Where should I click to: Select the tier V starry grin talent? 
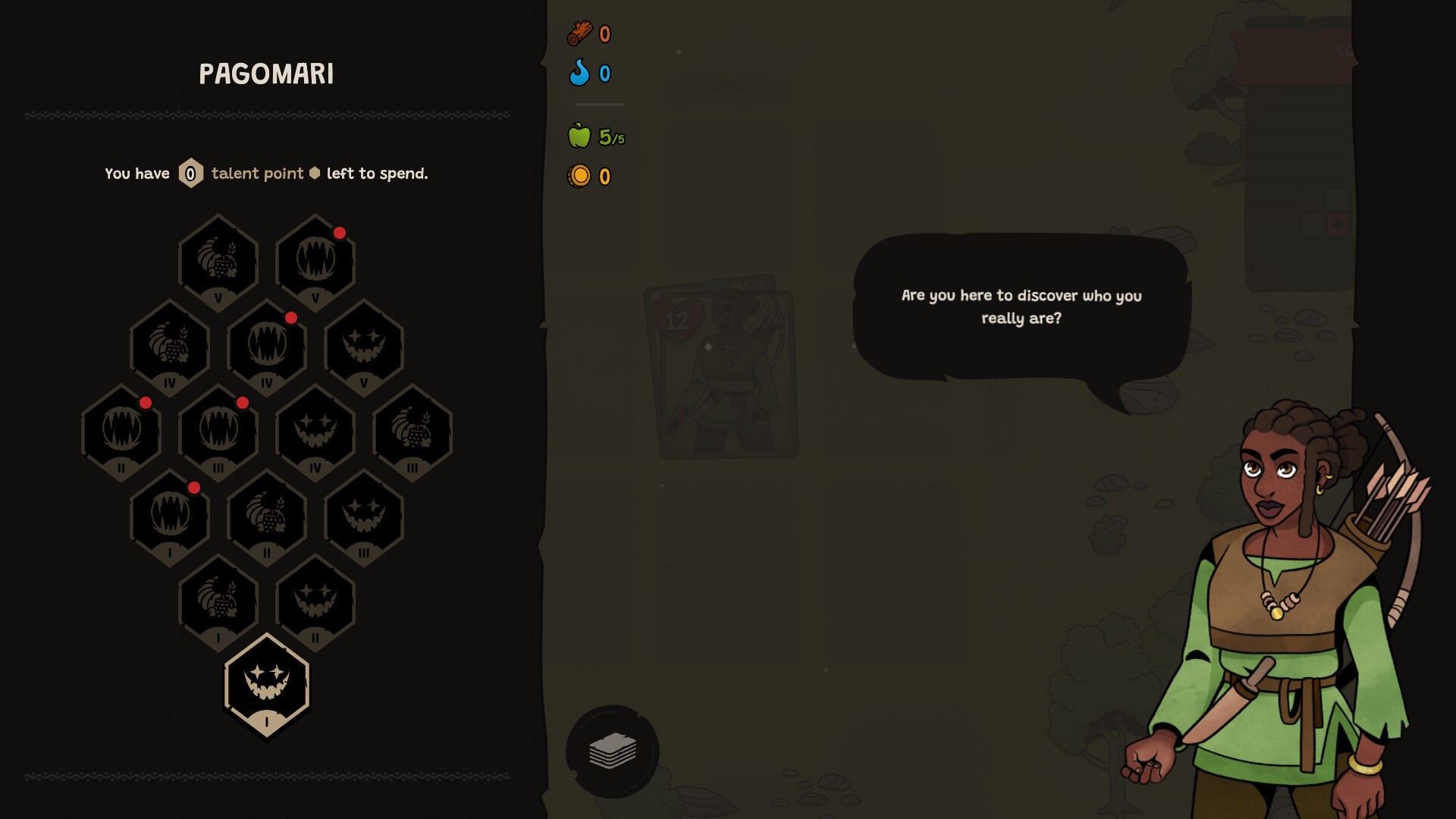(x=366, y=347)
